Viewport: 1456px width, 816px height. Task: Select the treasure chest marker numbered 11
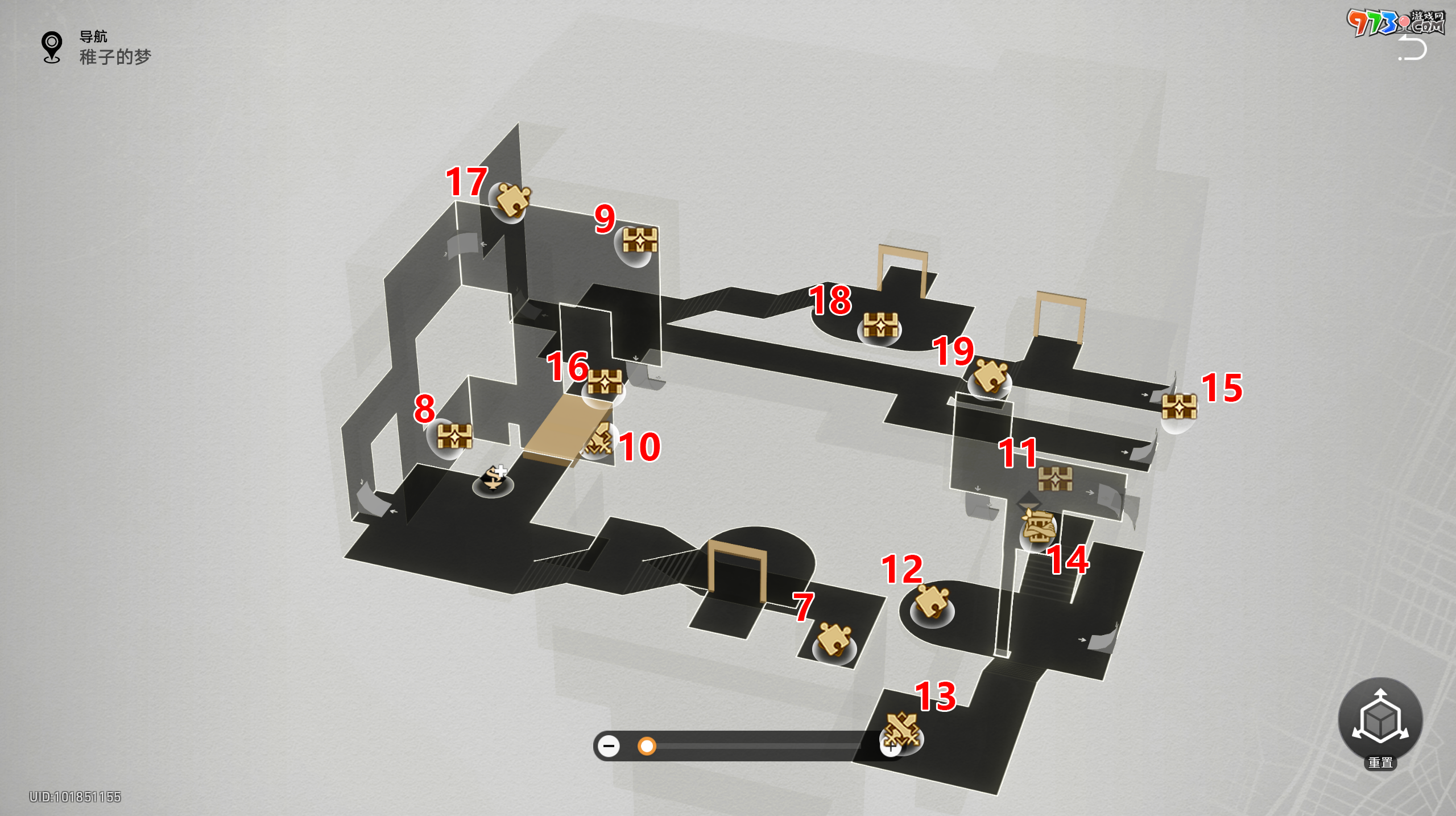click(1055, 479)
